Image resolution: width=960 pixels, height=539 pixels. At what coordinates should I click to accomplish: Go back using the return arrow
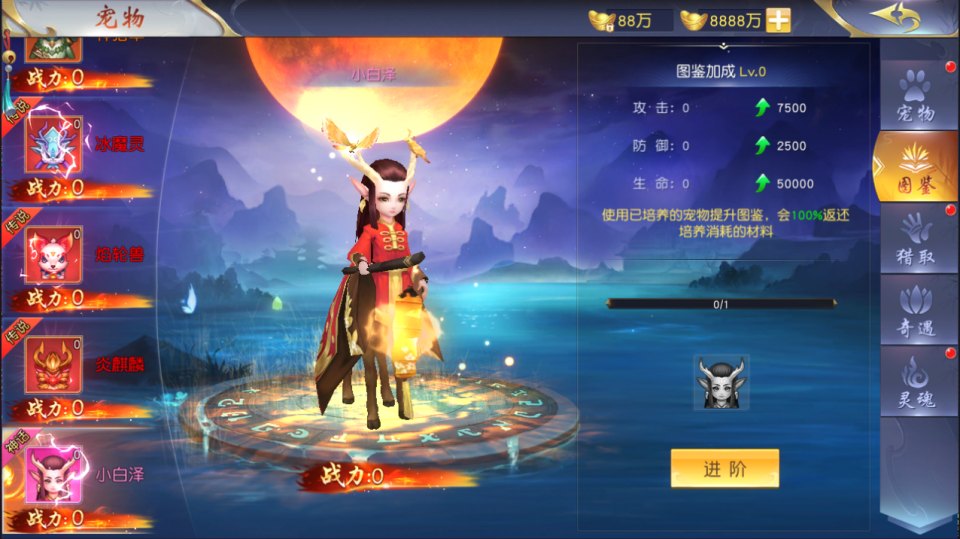[893, 17]
